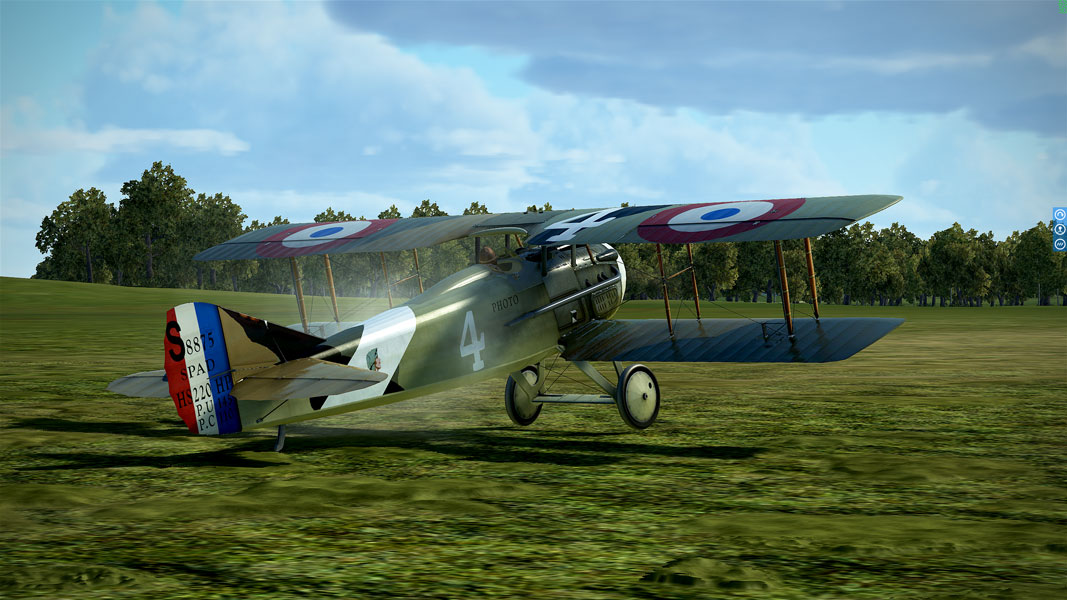Click the top arc icon in the blue sidebar
Viewport: 1067px width, 600px height.
coord(1059,214)
